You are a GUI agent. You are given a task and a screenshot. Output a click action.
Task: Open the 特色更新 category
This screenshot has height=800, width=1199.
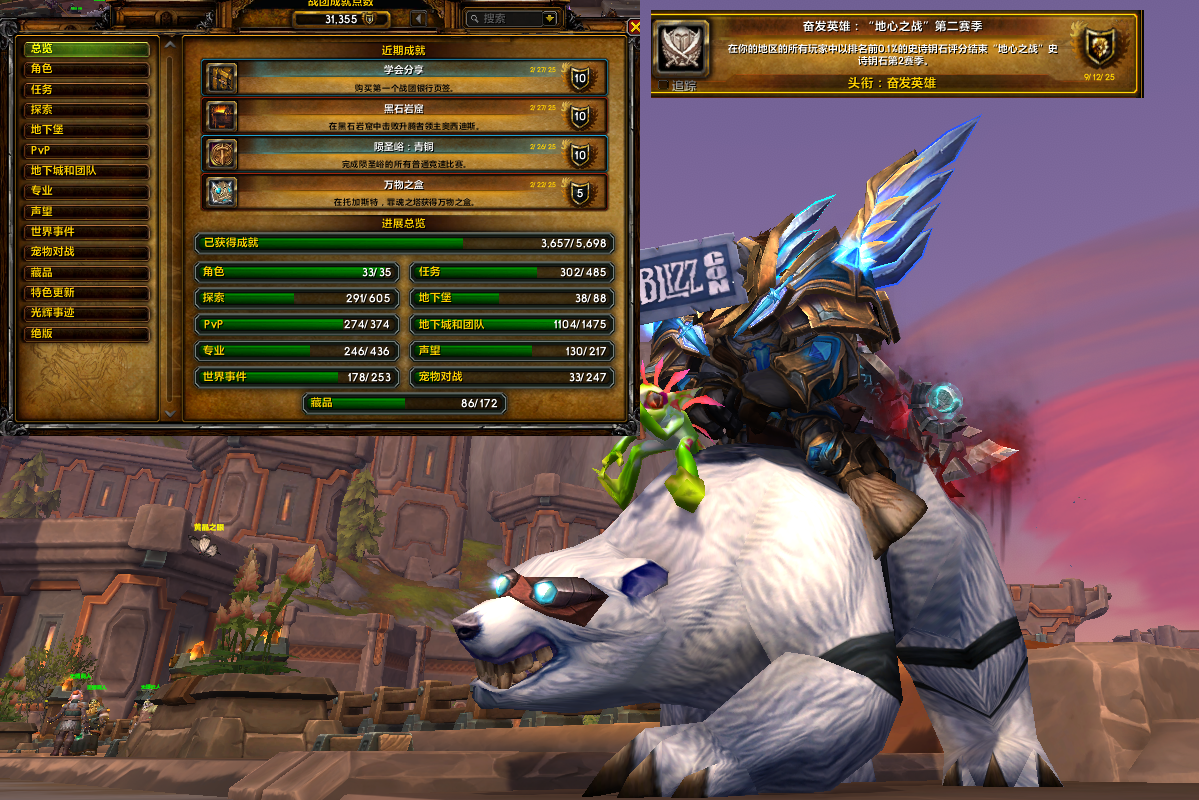click(x=86, y=293)
